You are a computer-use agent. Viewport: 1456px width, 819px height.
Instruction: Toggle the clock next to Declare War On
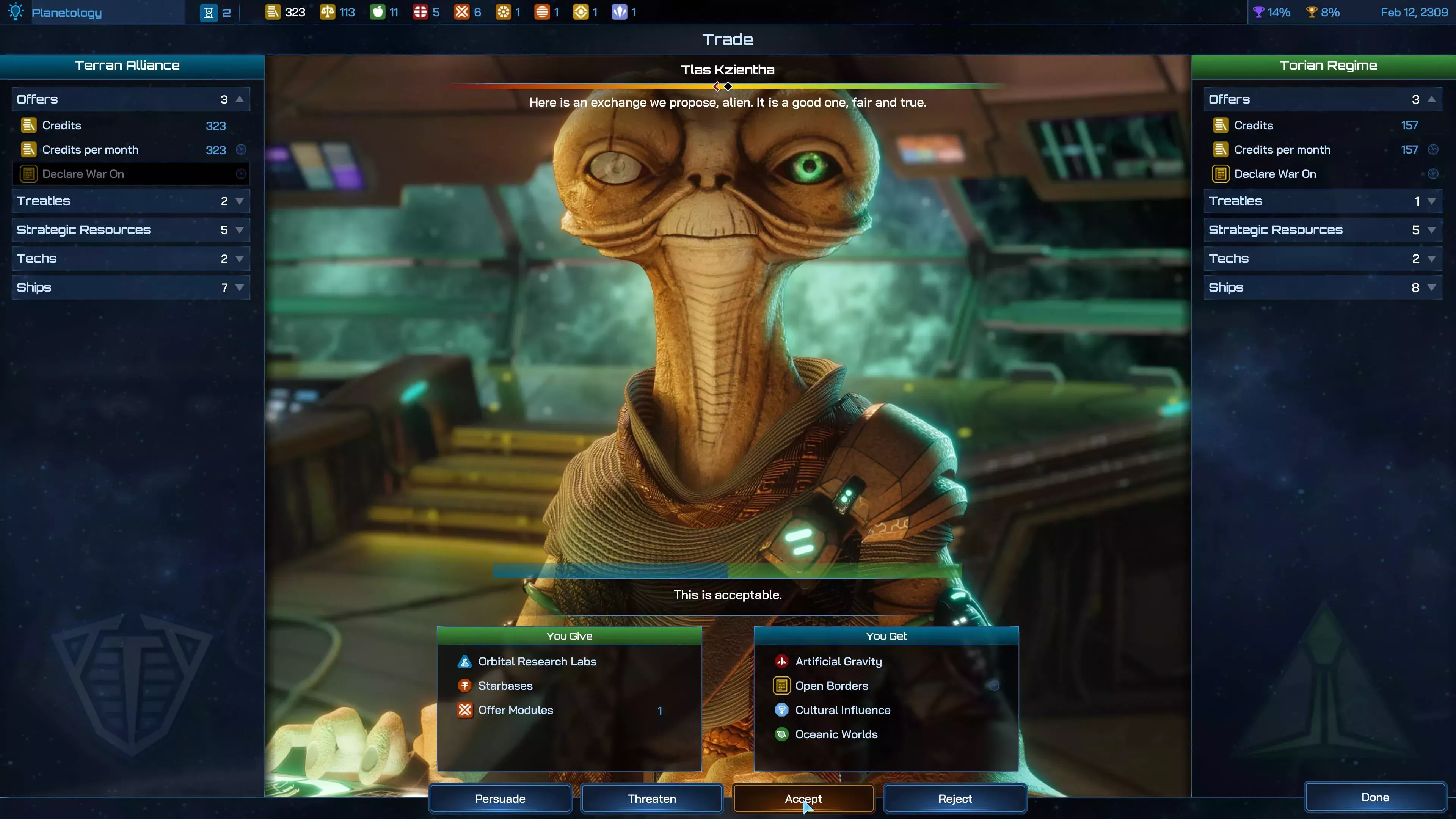coord(242,174)
